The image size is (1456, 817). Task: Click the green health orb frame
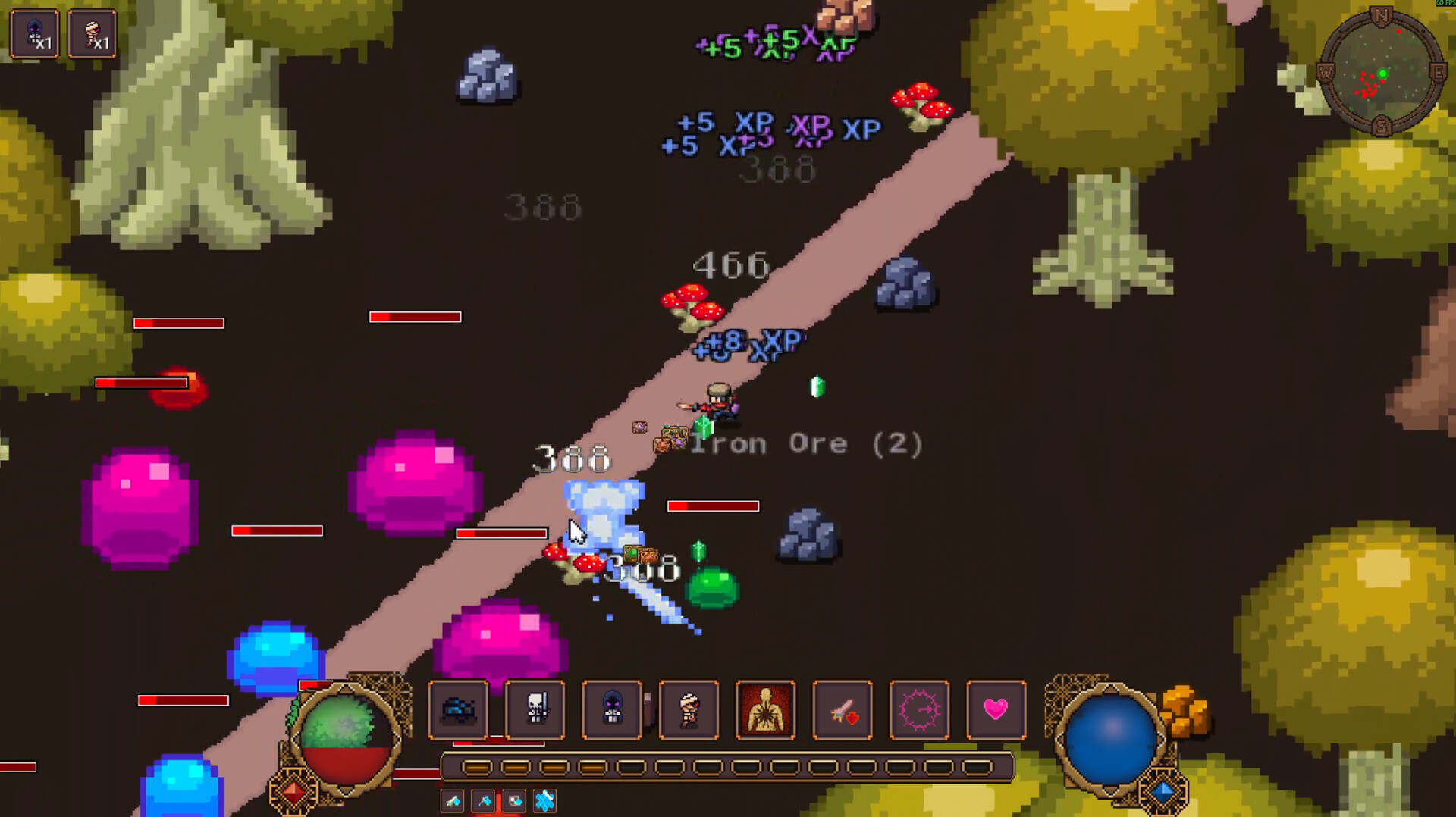click(x=345, y=739)
